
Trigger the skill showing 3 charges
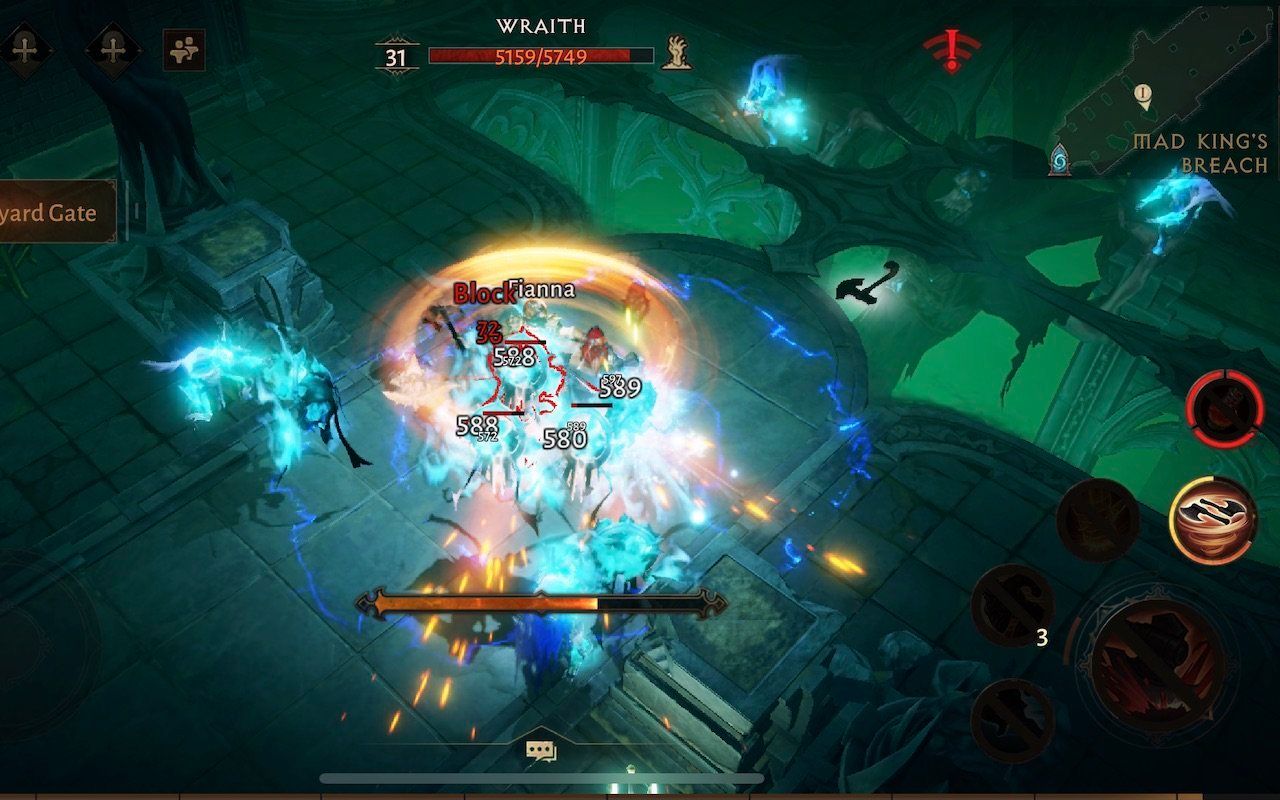coord(1012,605)
